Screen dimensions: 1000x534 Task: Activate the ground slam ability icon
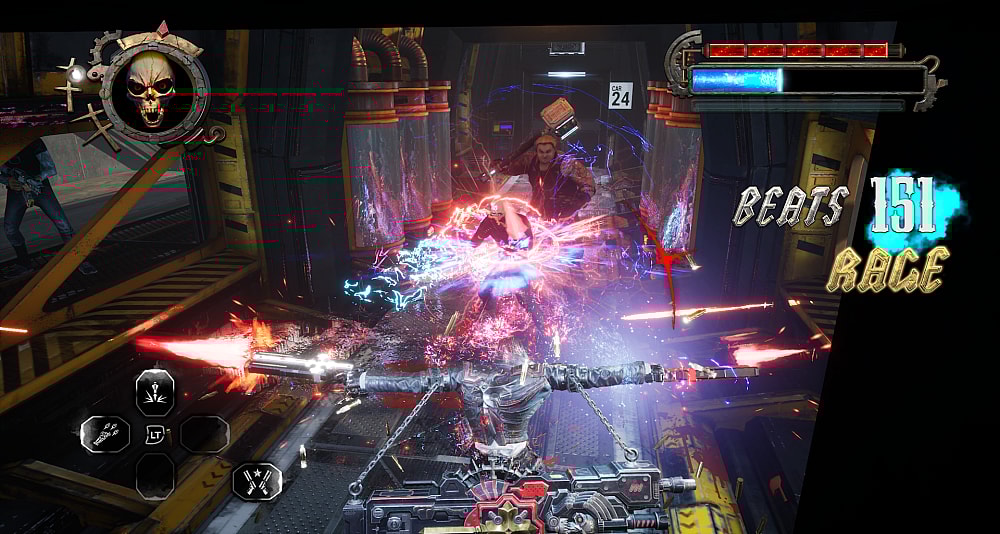tap(155, 388)
